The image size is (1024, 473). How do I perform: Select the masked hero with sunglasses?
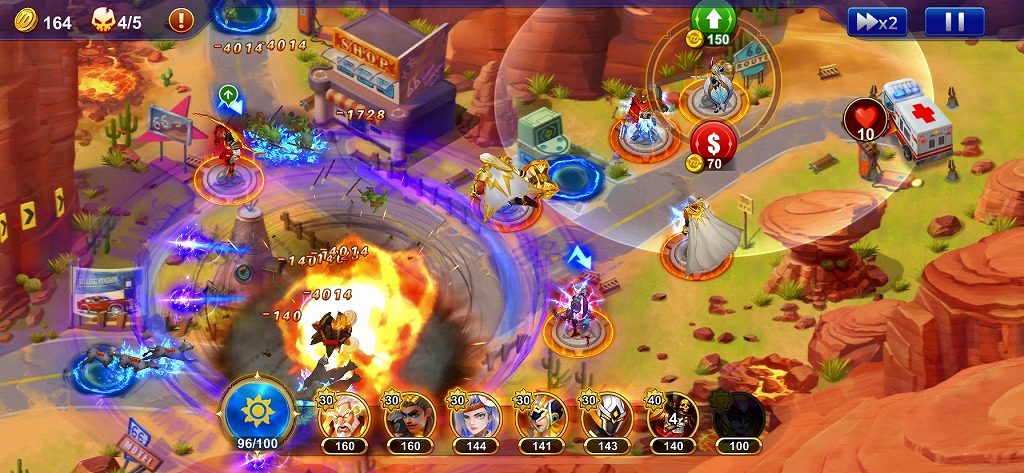pyautogui.click(x=409, y=418)
